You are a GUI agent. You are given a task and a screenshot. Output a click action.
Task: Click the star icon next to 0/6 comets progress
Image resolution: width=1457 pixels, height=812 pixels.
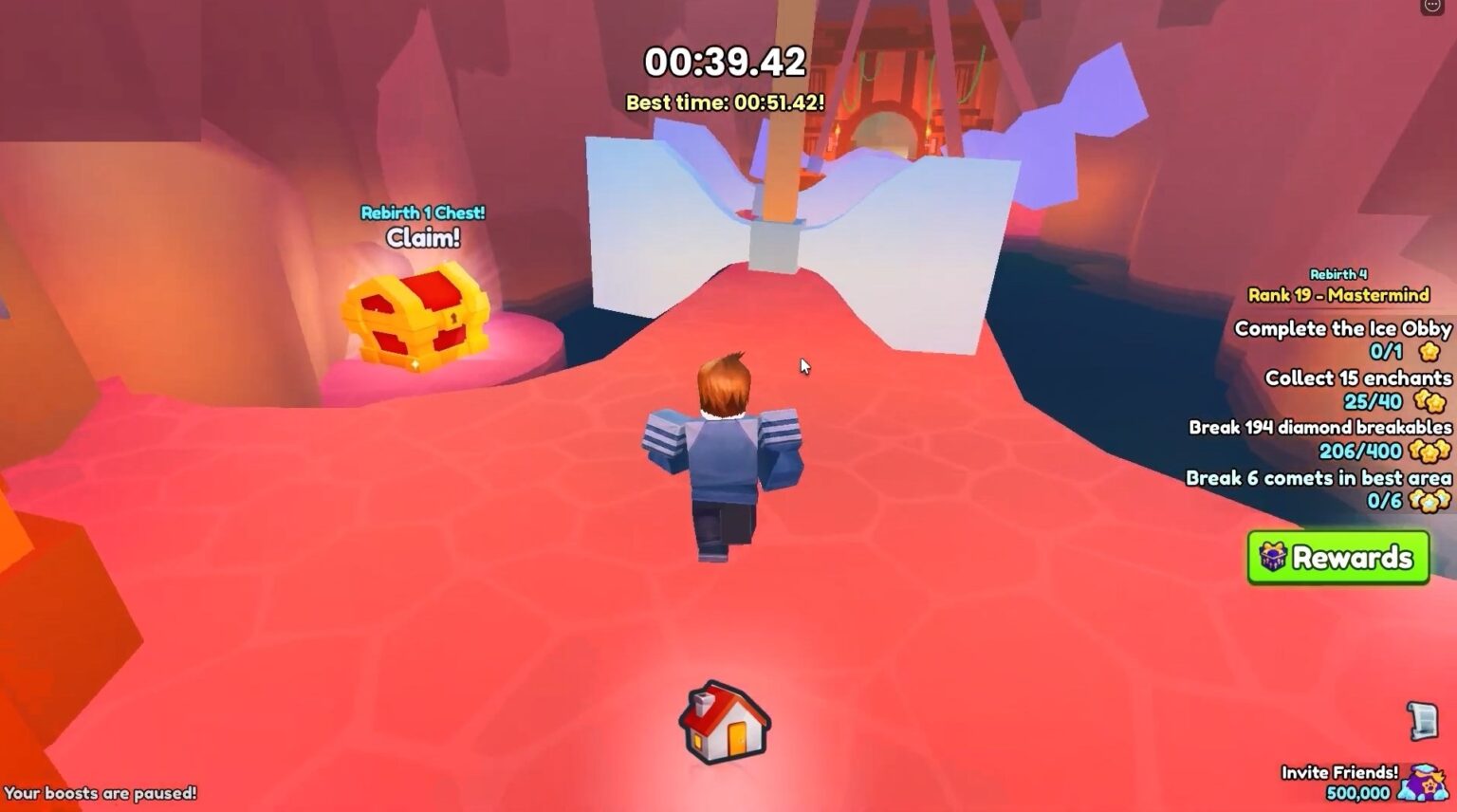pyautogui.click(x=1429, y=500)
